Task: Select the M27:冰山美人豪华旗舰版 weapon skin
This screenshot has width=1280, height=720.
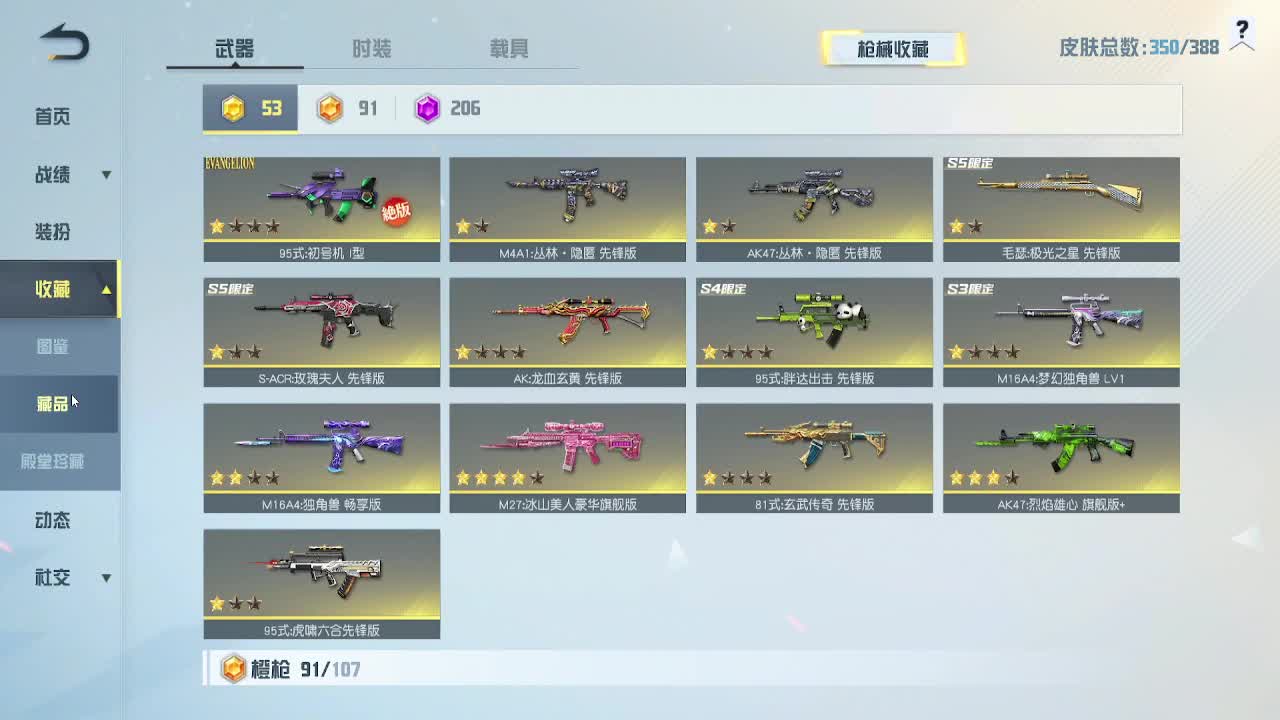Action: point(567,450)
